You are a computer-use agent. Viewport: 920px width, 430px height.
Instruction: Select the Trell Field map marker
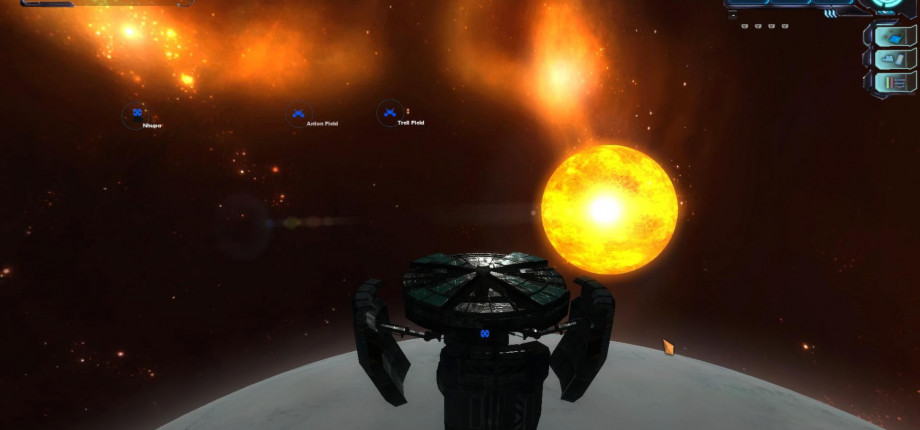point(389,113)
